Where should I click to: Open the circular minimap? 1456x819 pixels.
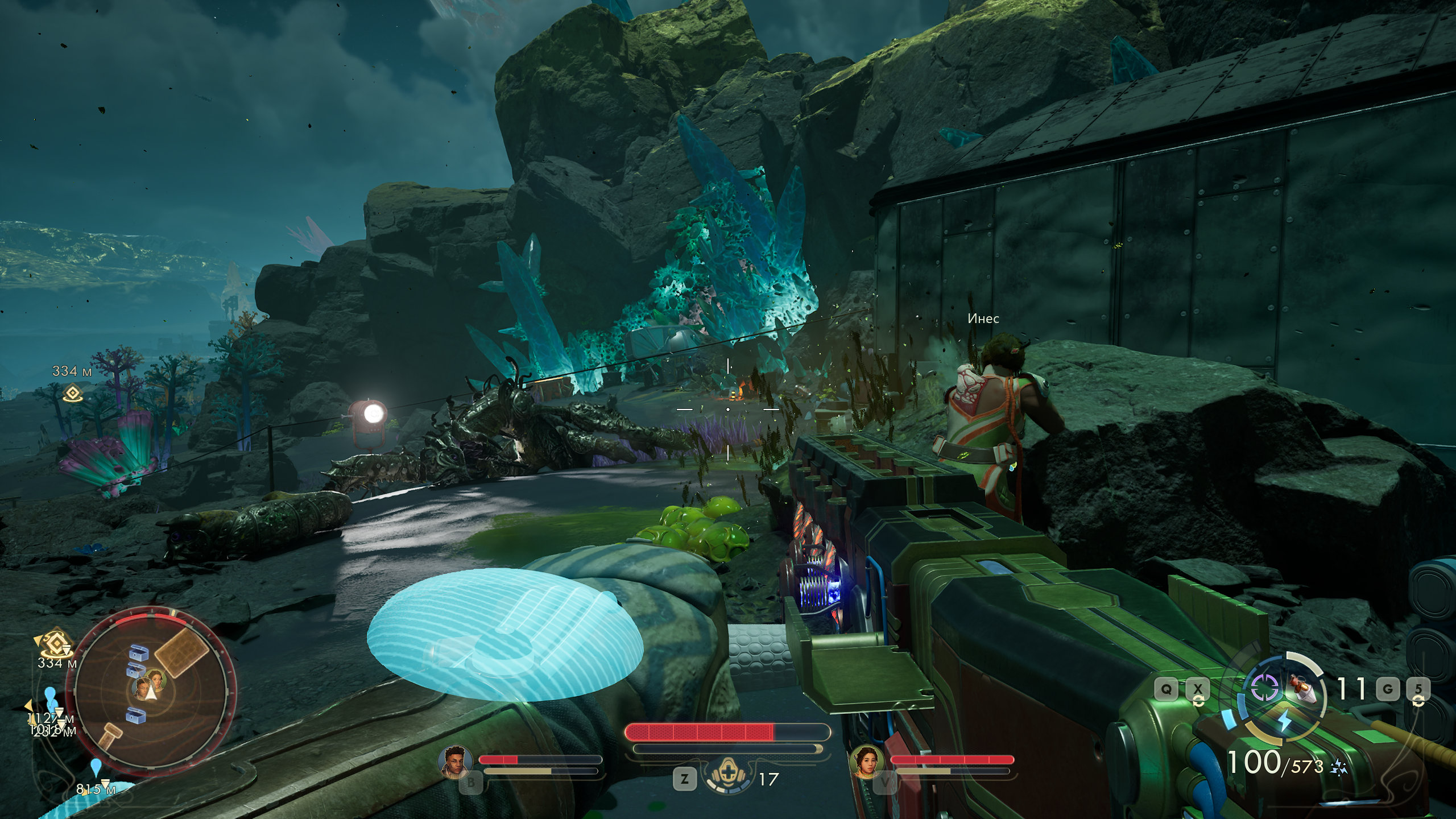[150, 690]
